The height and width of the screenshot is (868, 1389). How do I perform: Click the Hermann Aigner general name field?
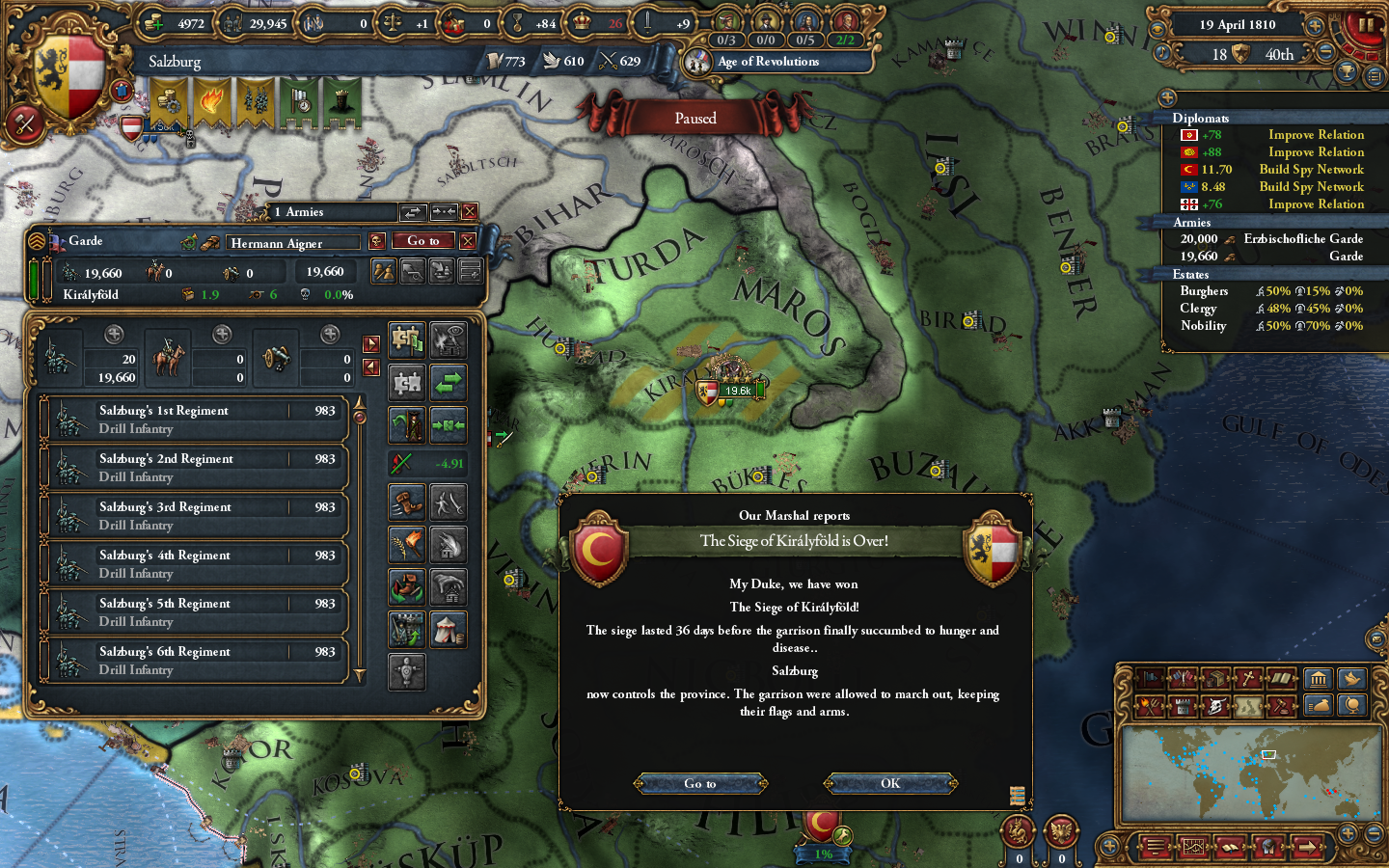(294, 243)
